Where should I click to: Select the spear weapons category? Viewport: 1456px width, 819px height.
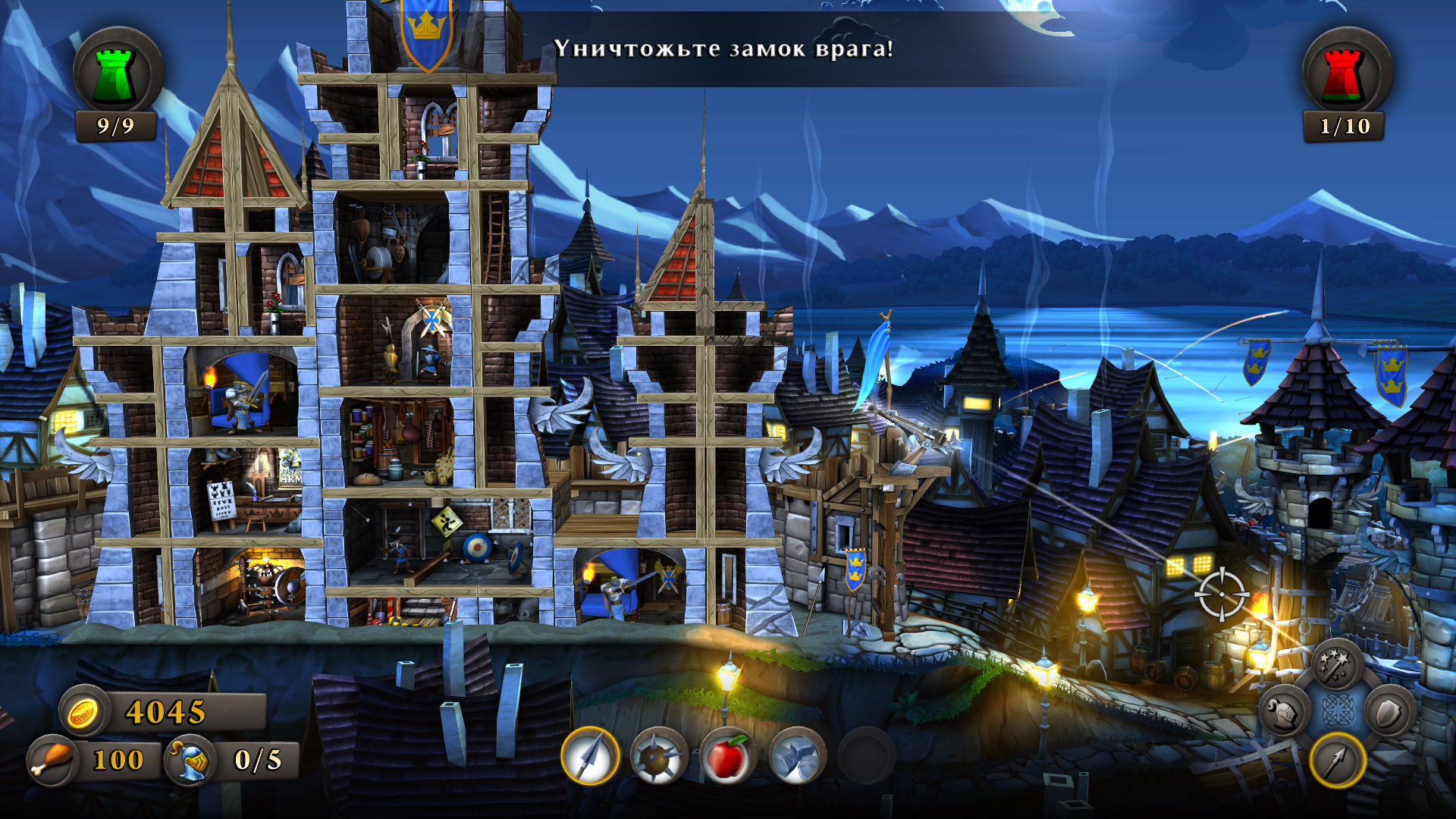point(1338,760)
